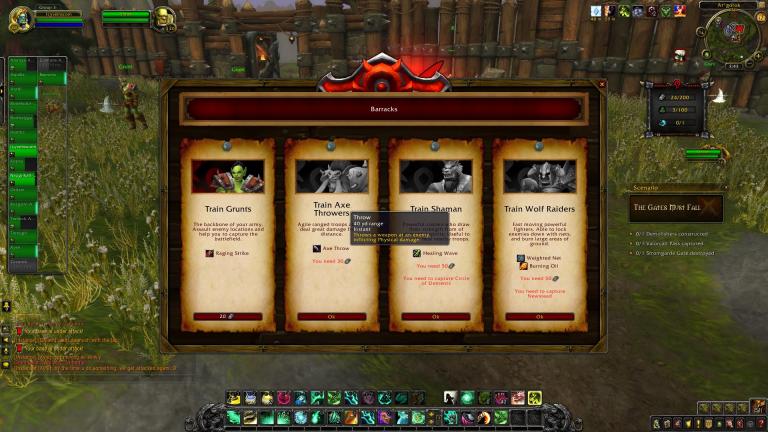Choose the Wolf Raiders portrait thumbnail

click(x=540, y=176)
